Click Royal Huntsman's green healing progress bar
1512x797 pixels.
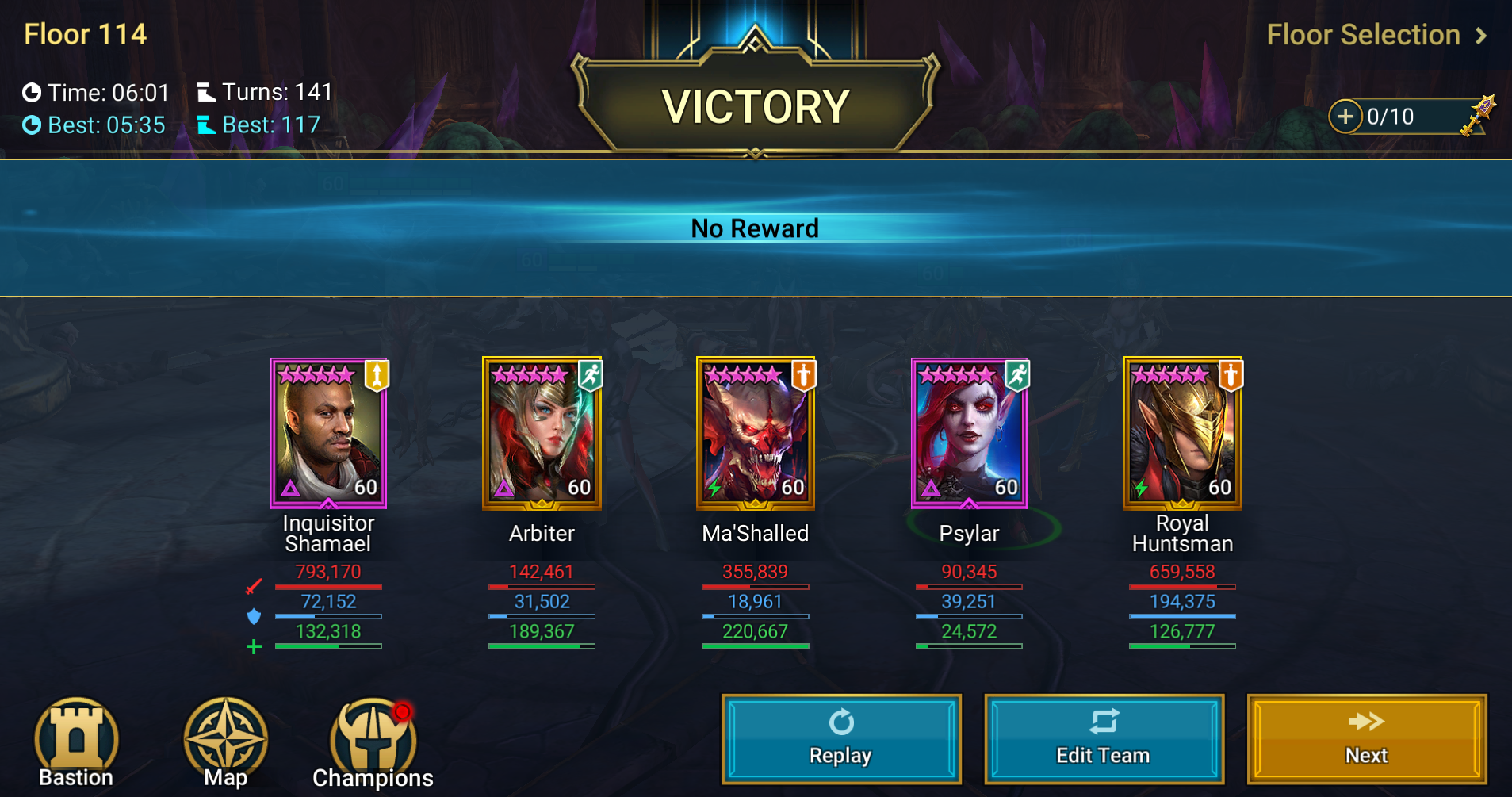pyautogui.click(x=1182, y=646)
